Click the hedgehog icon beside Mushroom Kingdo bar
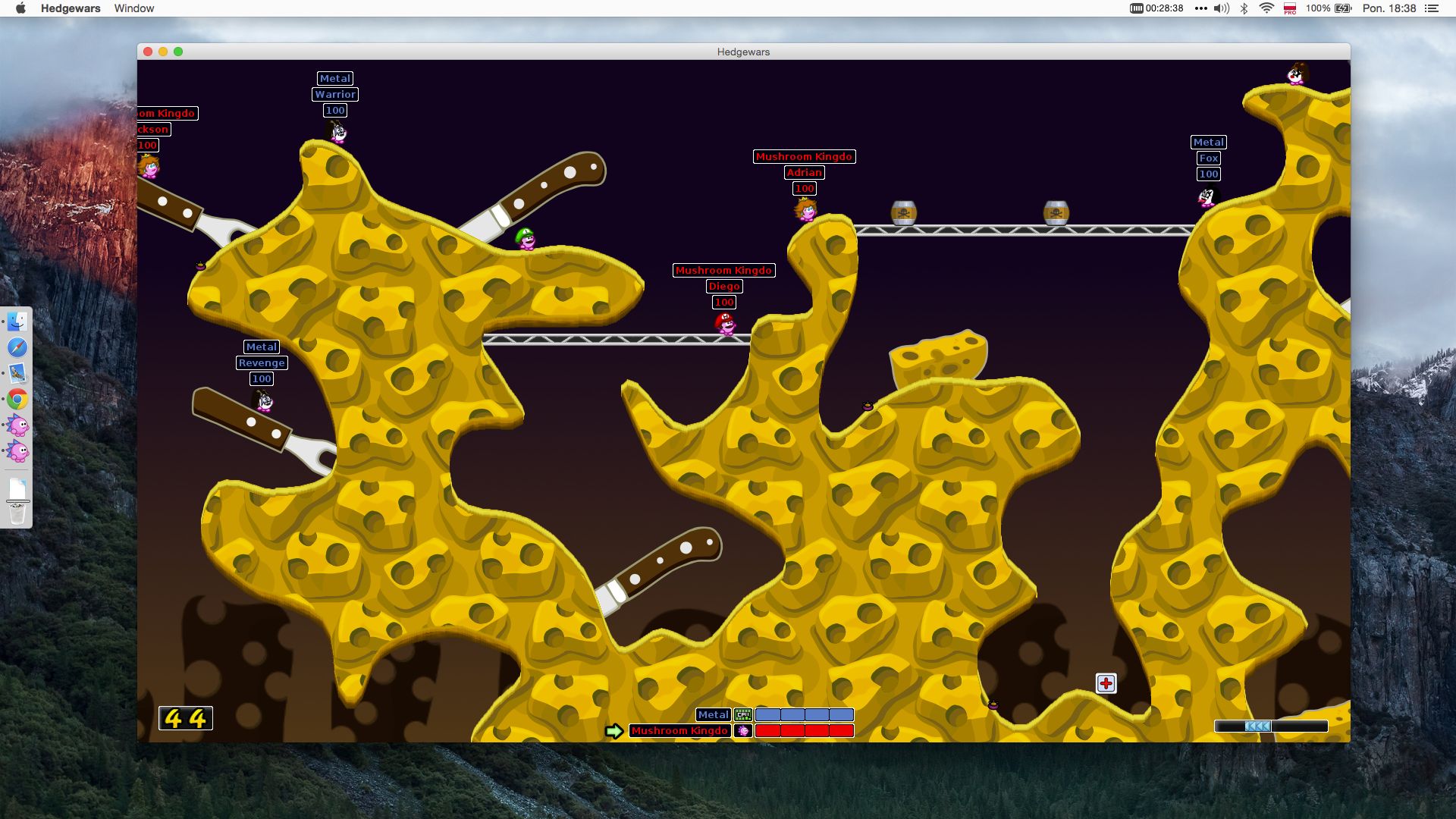The height and width of the screenshot is (819, 1456). point(743,730)
